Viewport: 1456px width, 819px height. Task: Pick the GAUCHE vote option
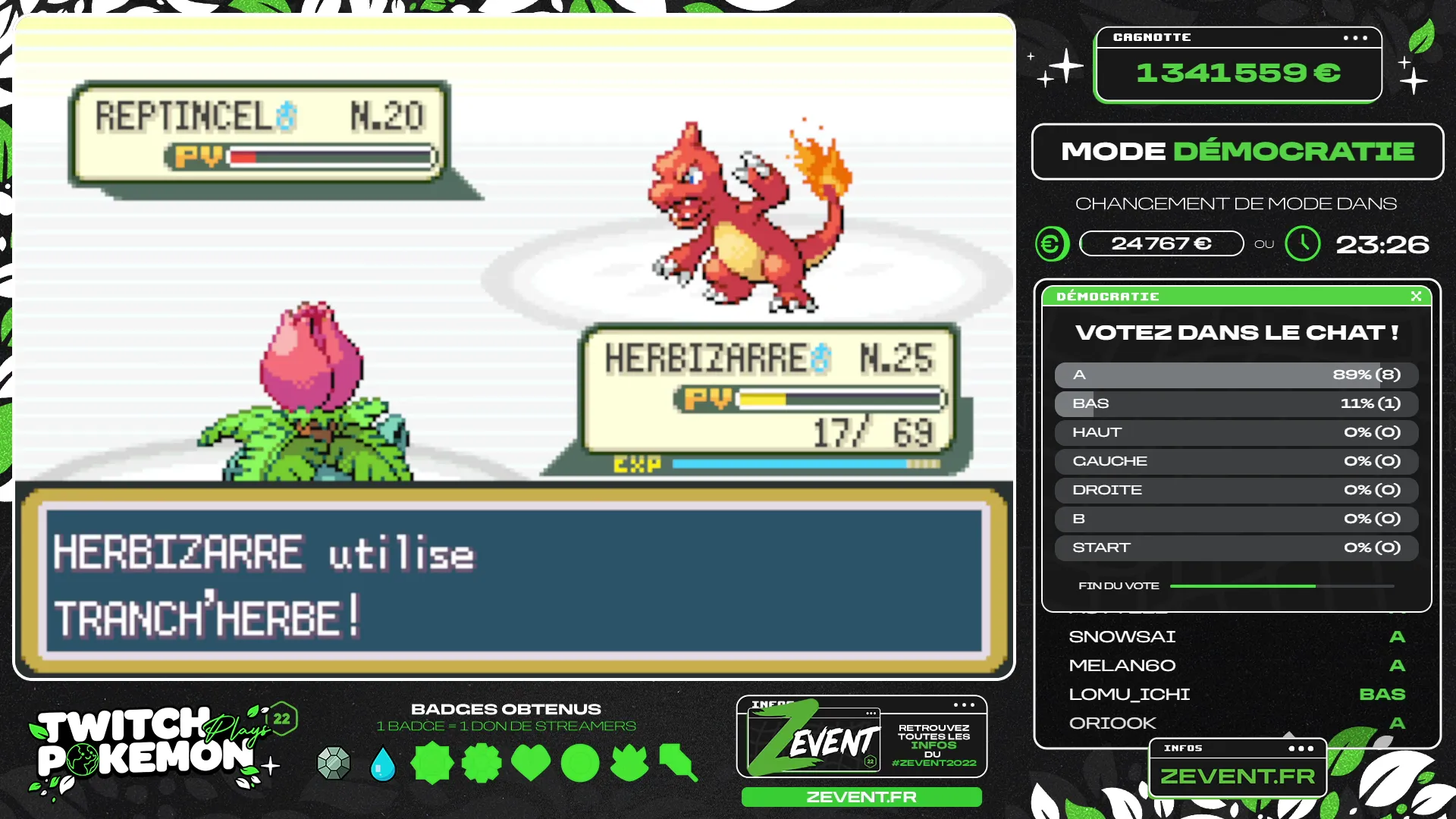pyautogui.click(x=1236, y=461)
